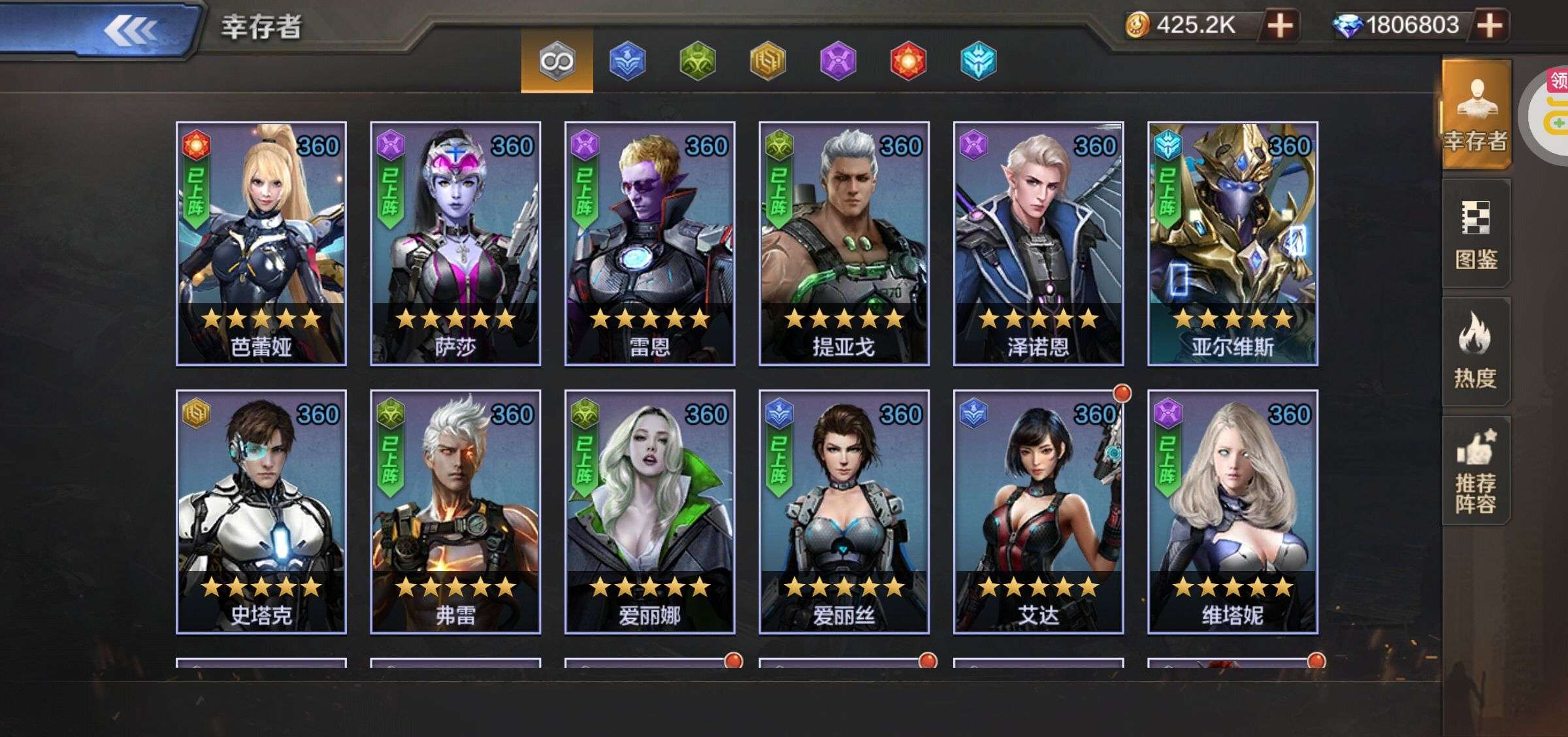
Task: Open the 图鉴 codex menu
Action: 1476,234
